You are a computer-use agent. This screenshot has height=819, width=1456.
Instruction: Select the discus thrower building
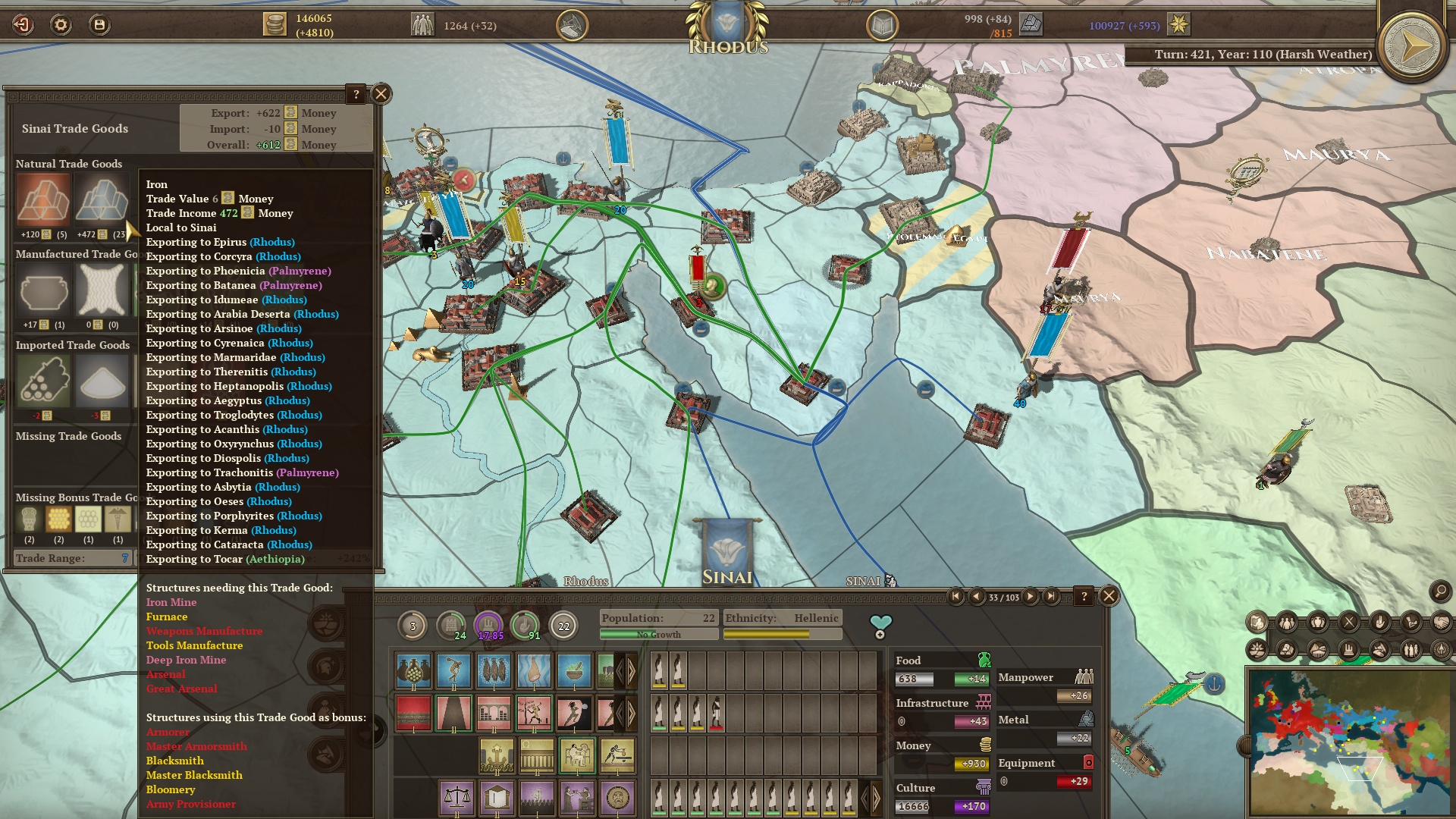click(453, 670)
